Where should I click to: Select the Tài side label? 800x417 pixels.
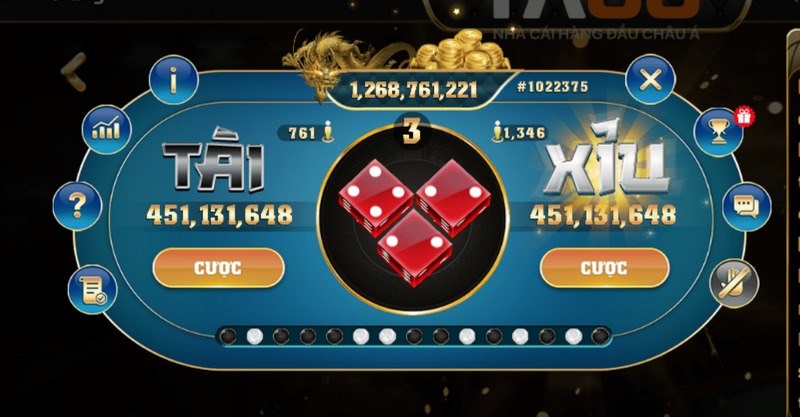(214, 166)
